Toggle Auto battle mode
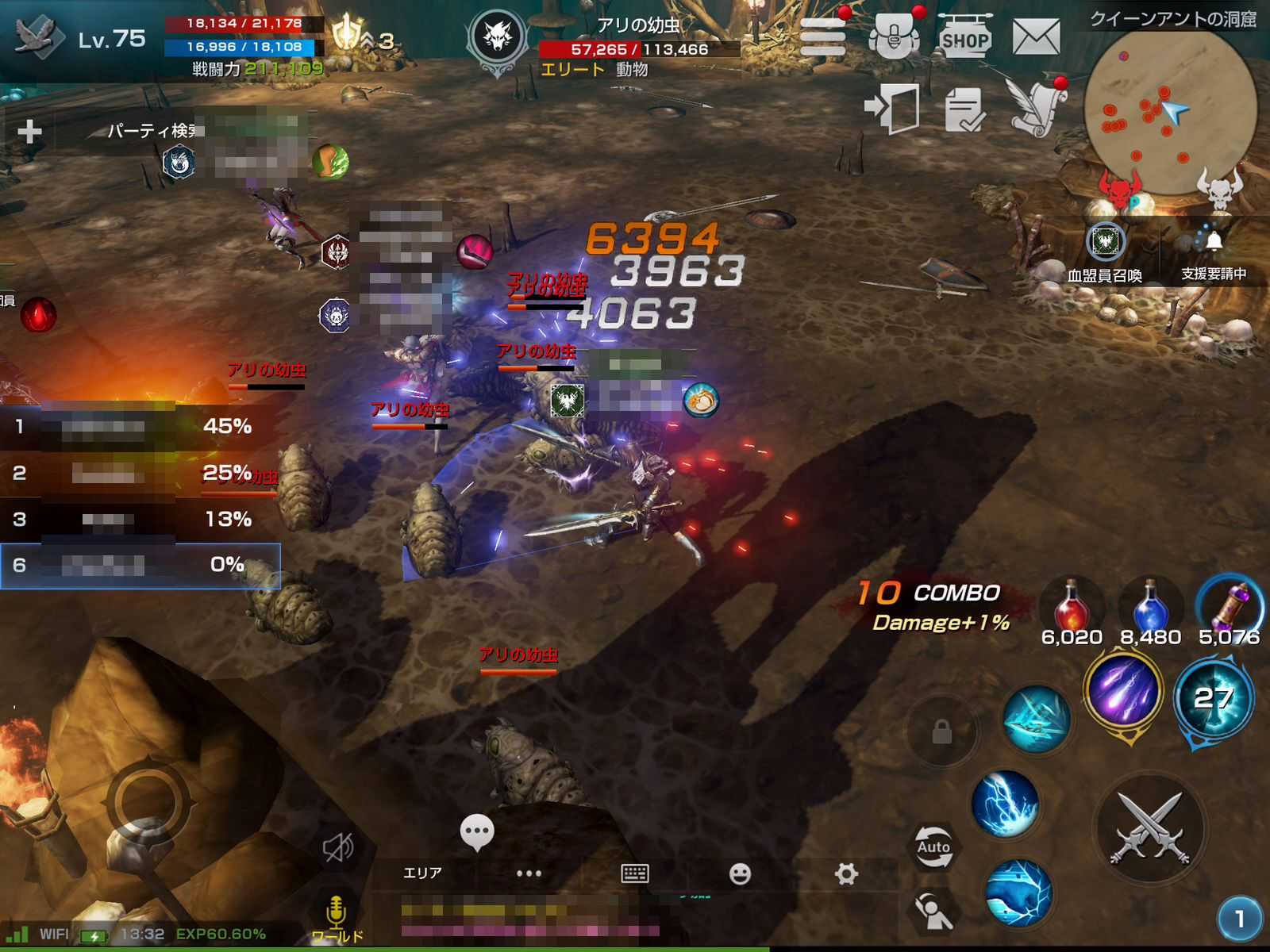The width and height of the screenshot is (1270, 952). pos(933,847)
